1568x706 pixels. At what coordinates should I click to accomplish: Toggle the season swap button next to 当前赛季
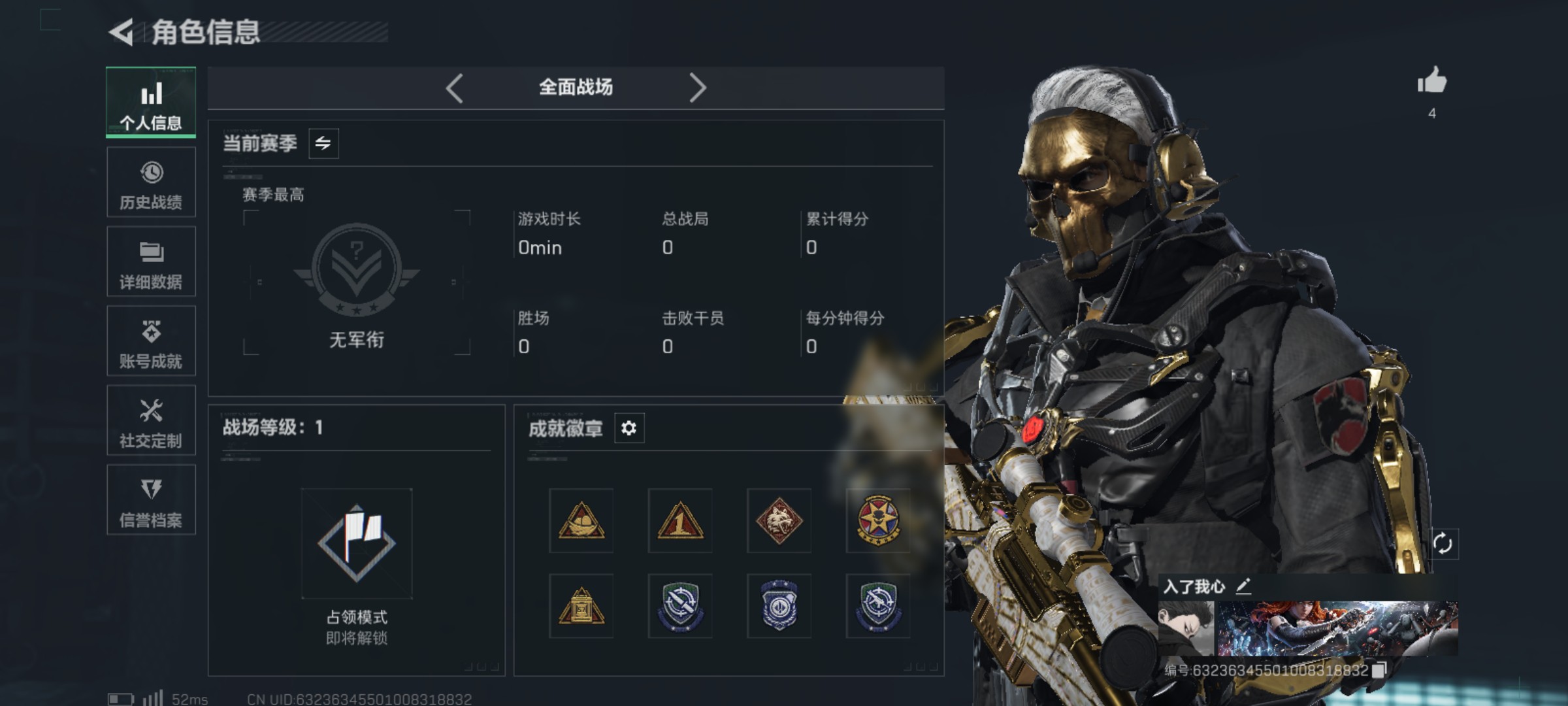click(323, 143)
